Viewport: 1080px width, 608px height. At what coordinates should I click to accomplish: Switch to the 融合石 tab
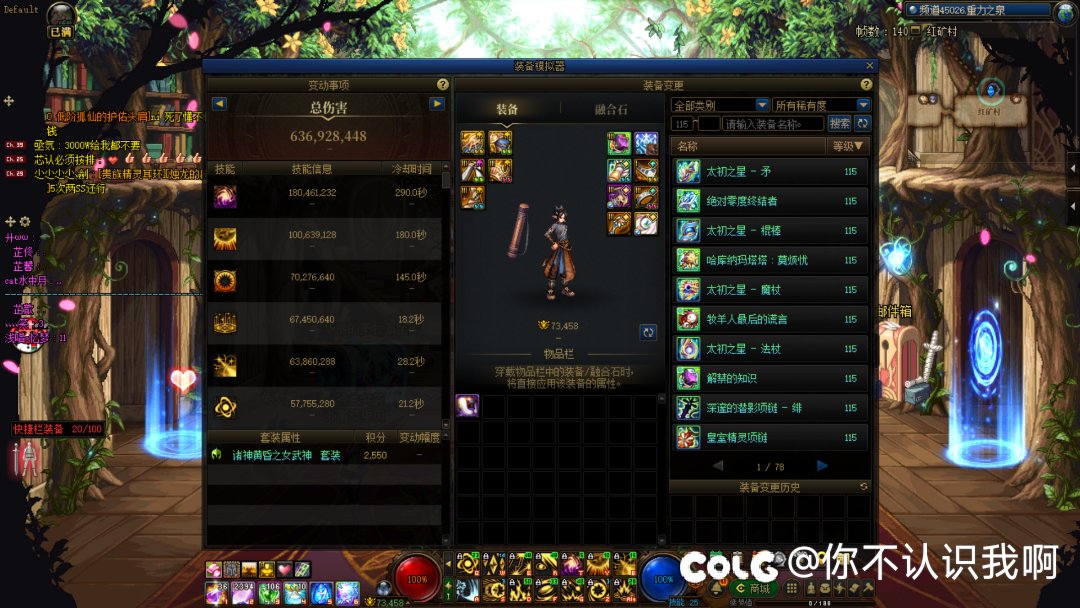610,109
